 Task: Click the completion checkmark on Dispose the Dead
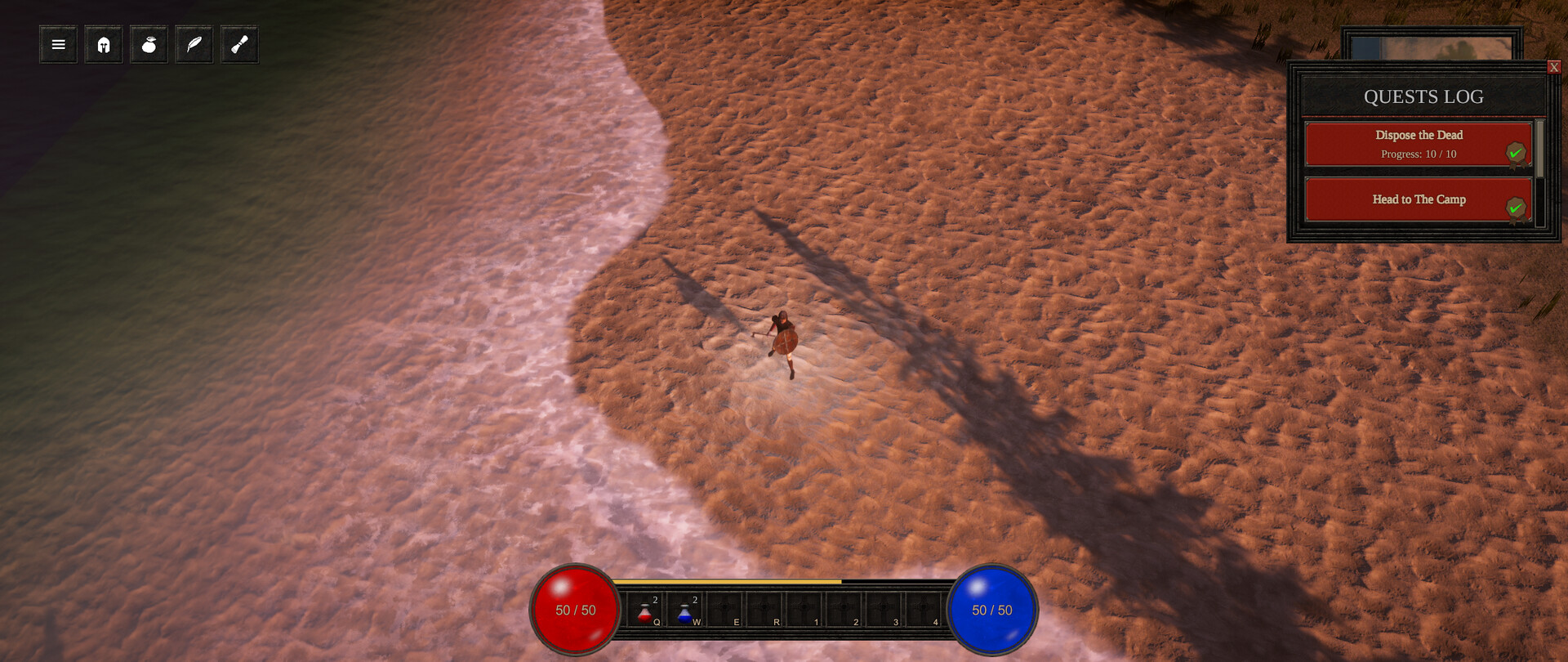point(1517,152)
